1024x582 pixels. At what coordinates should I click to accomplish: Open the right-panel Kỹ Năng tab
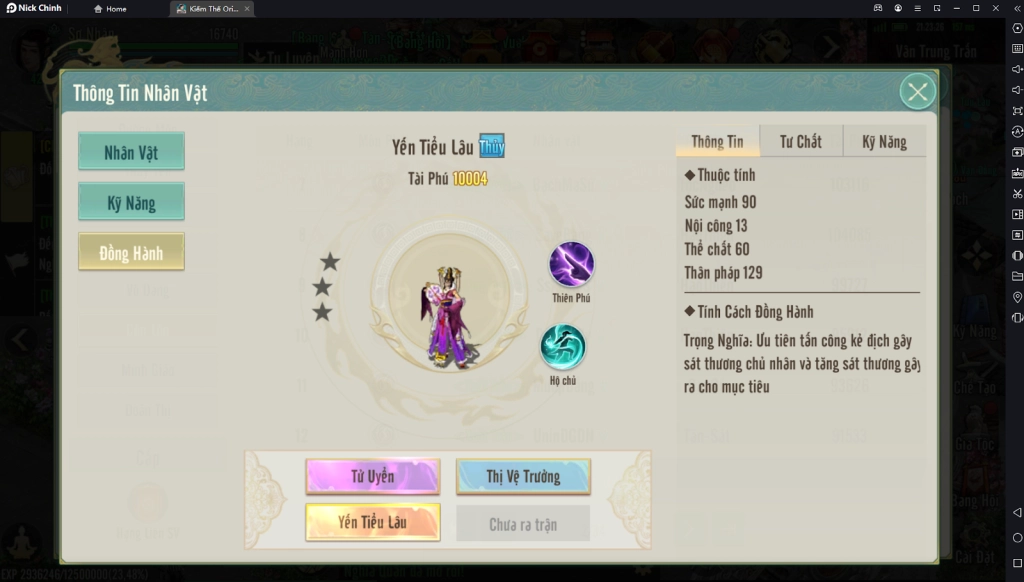pos(884,142)
